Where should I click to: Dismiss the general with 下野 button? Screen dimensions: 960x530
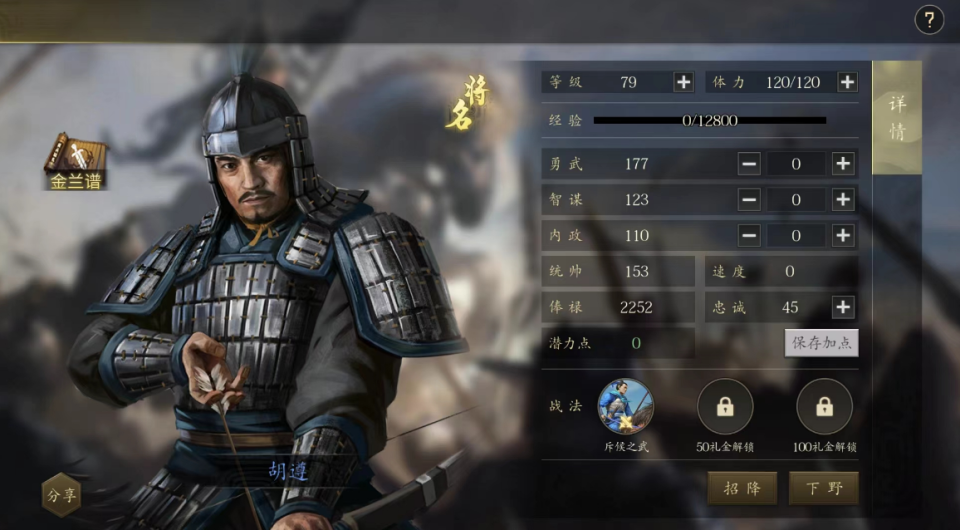823,488
